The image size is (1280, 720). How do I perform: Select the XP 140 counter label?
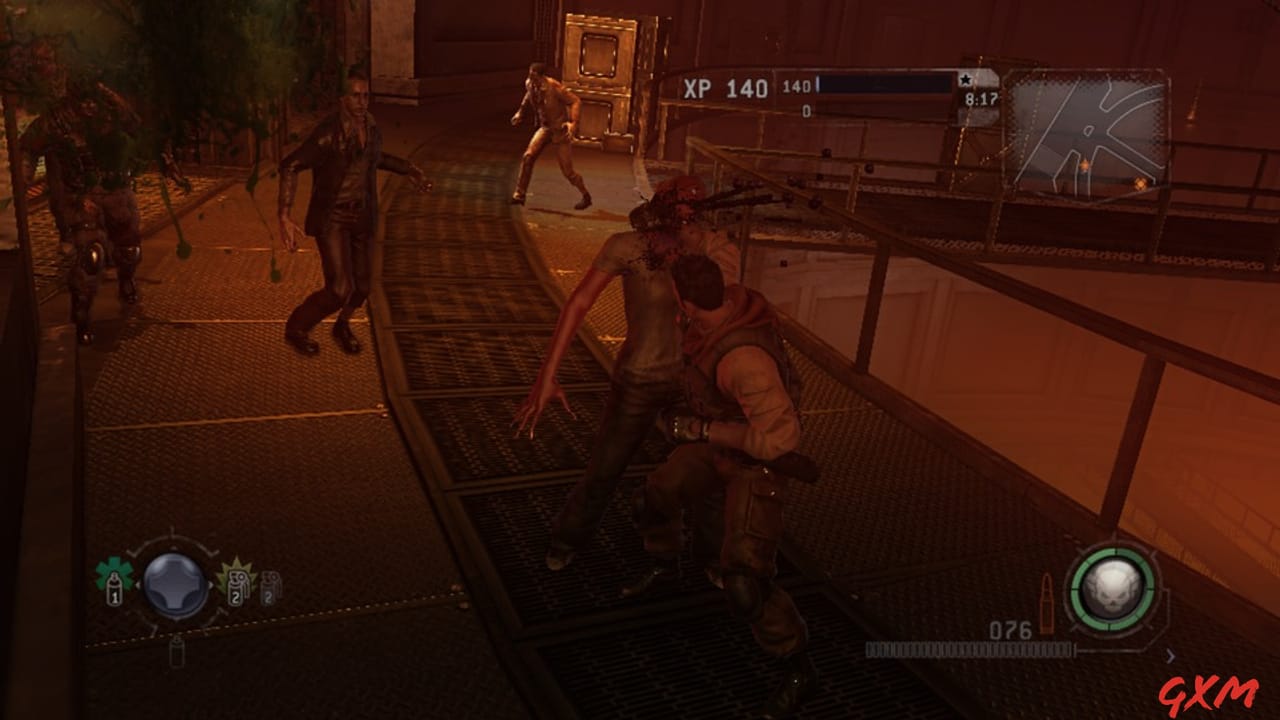click(x=727, y=87)
